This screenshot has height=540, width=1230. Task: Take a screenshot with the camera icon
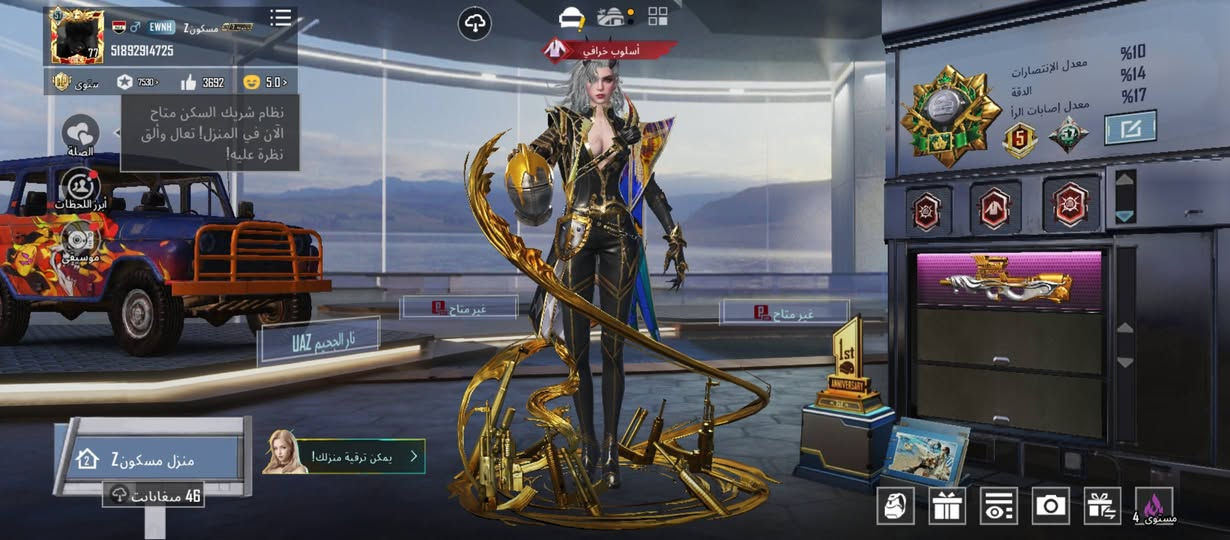[x=1051, y=506]
